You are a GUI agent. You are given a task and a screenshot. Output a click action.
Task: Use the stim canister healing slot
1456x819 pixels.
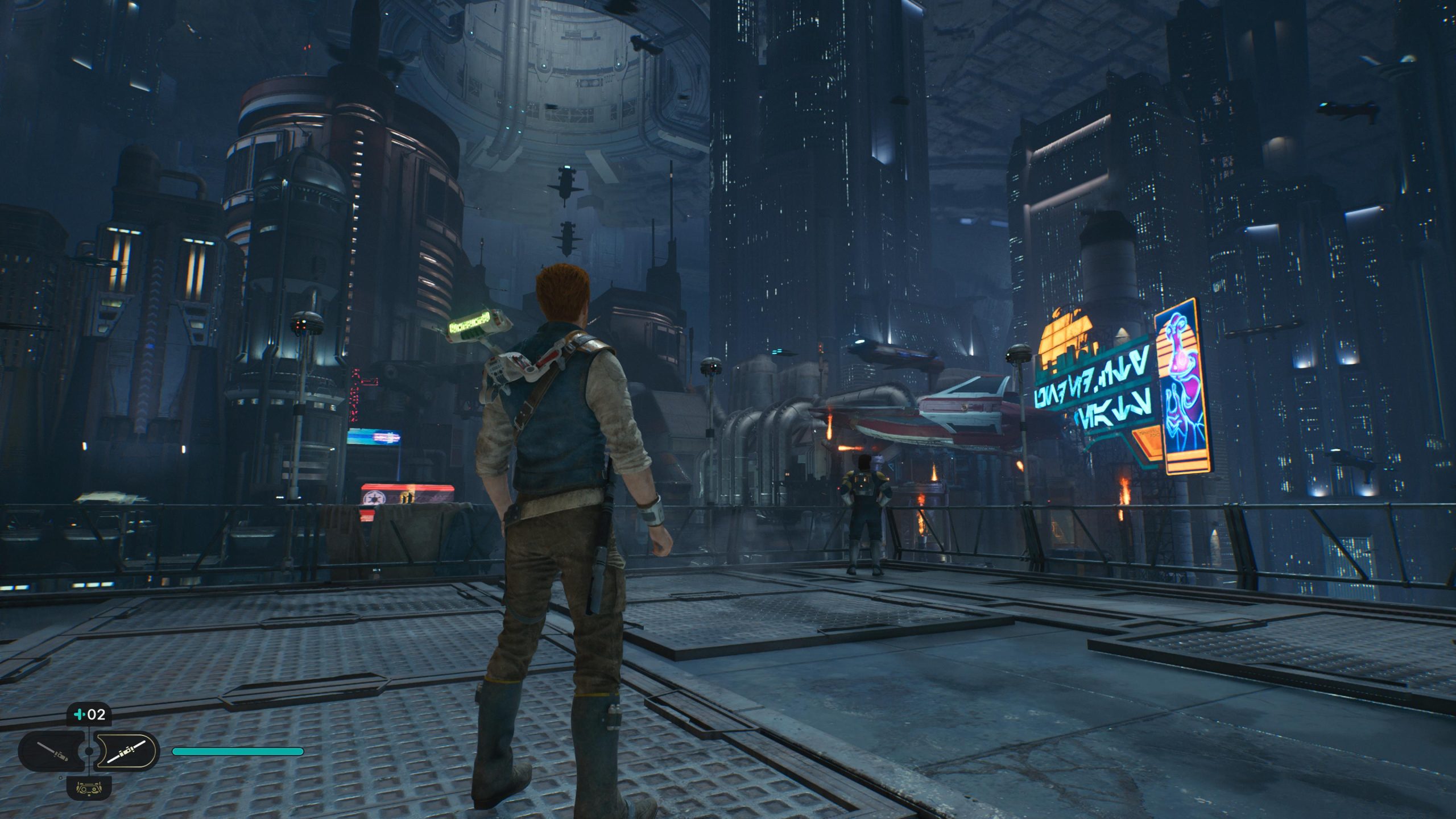(x=89, y=714)
